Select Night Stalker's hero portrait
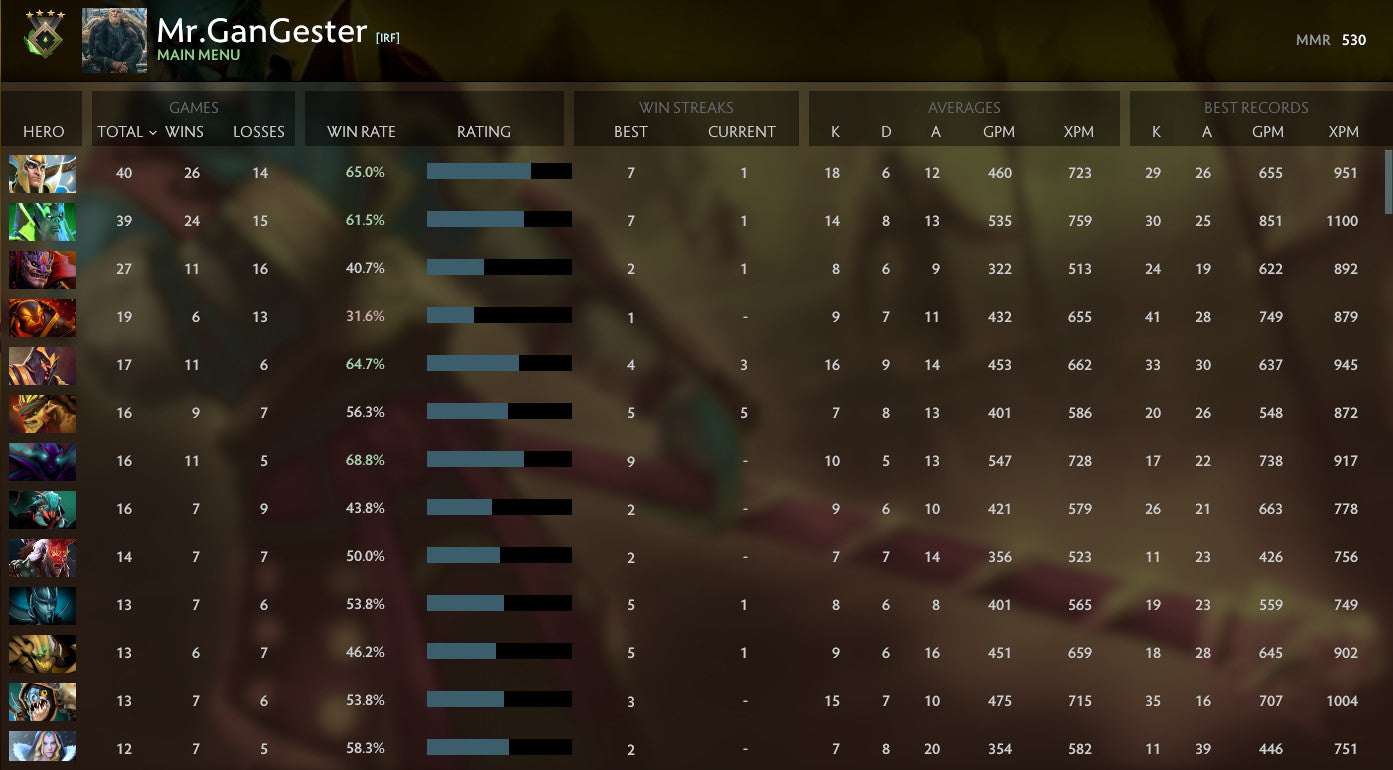 tap(42, 269)
